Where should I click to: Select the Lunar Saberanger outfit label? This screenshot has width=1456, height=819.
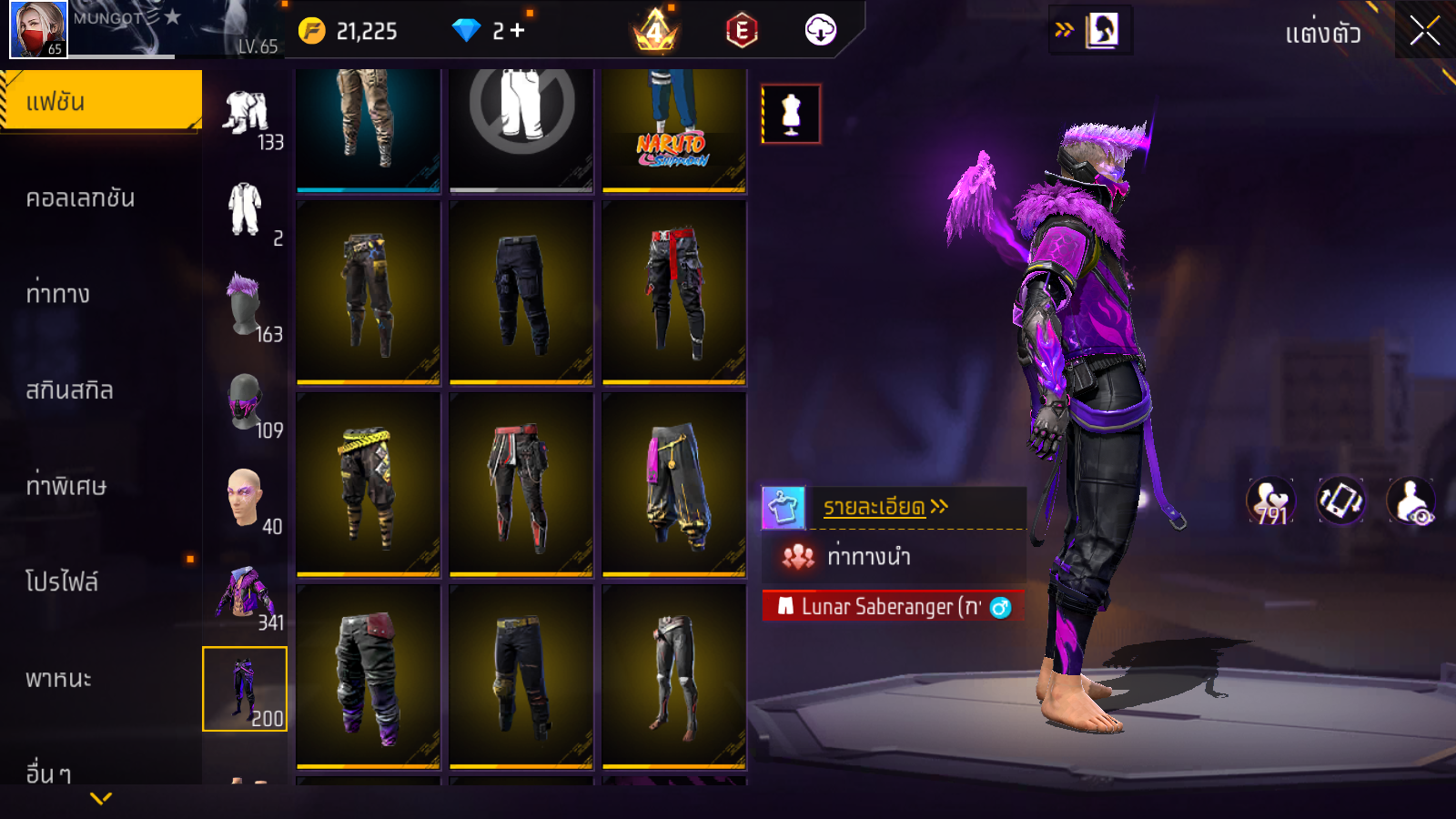pyautogui.click(x=892, y=606)
